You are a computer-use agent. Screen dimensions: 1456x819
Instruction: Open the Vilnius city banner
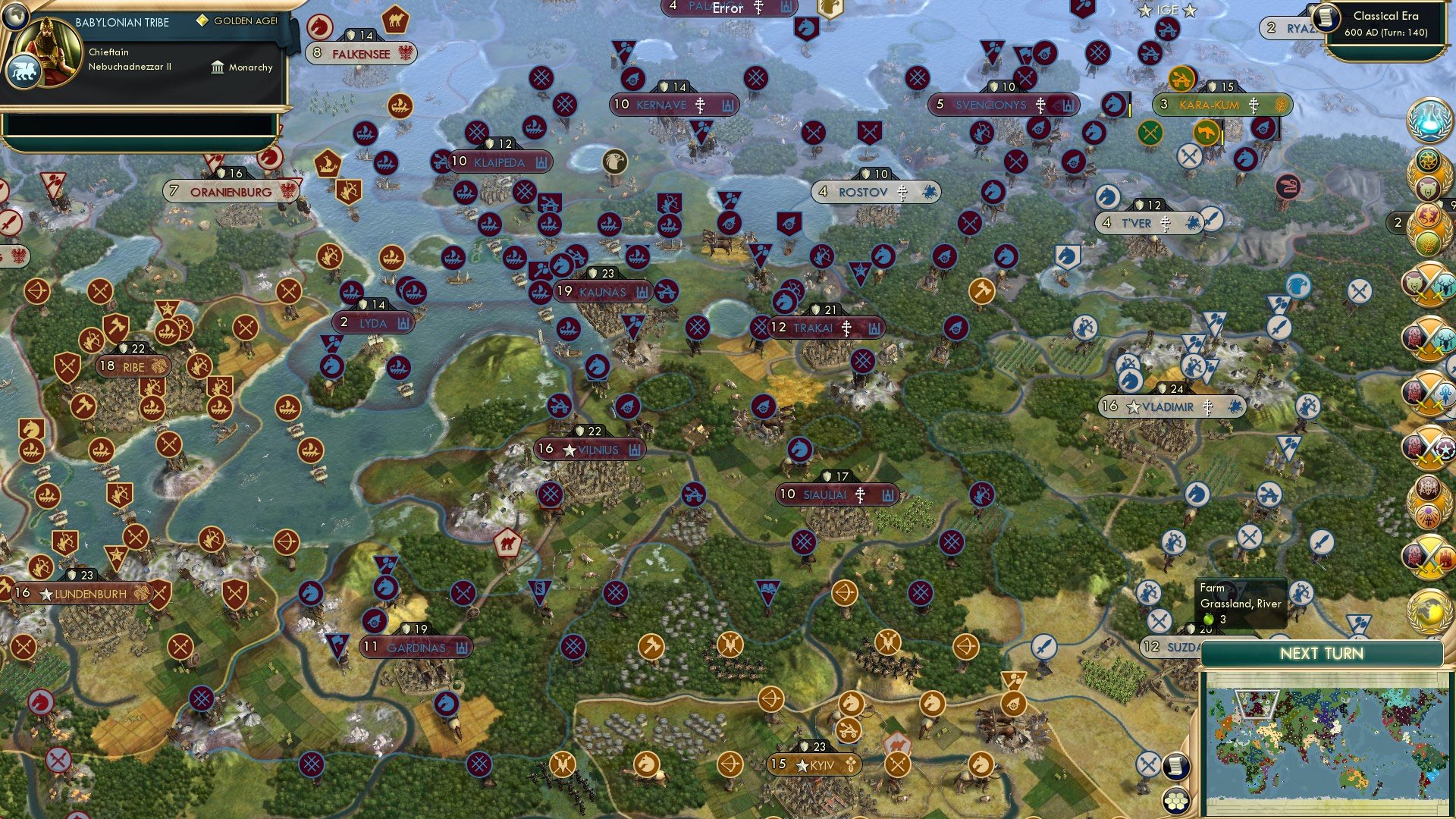(x=590, y=449)
